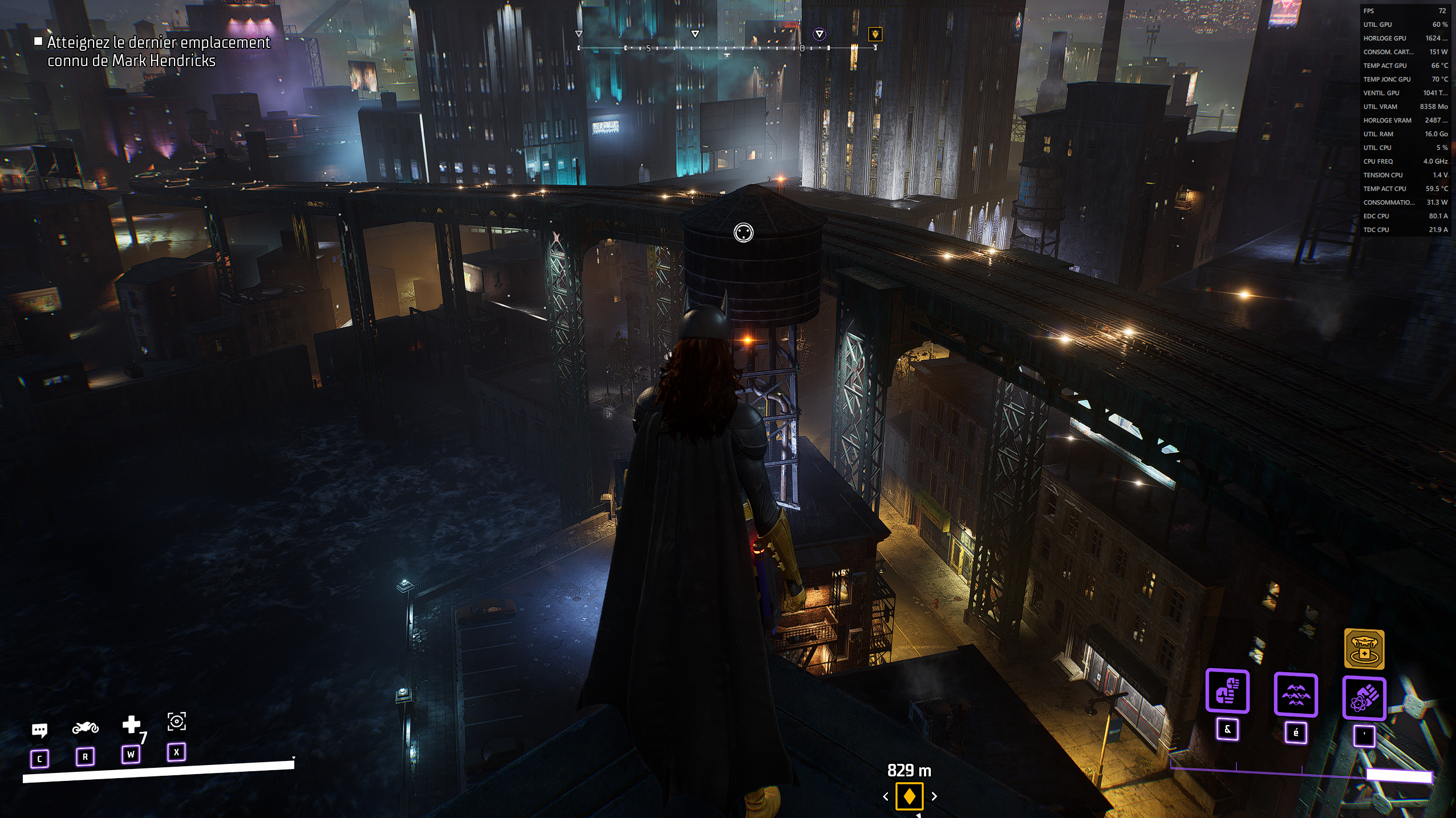Screen dimensions: 1456x818
Task: Click the FPS row in the performance overlay
Action: point(1405,11)
